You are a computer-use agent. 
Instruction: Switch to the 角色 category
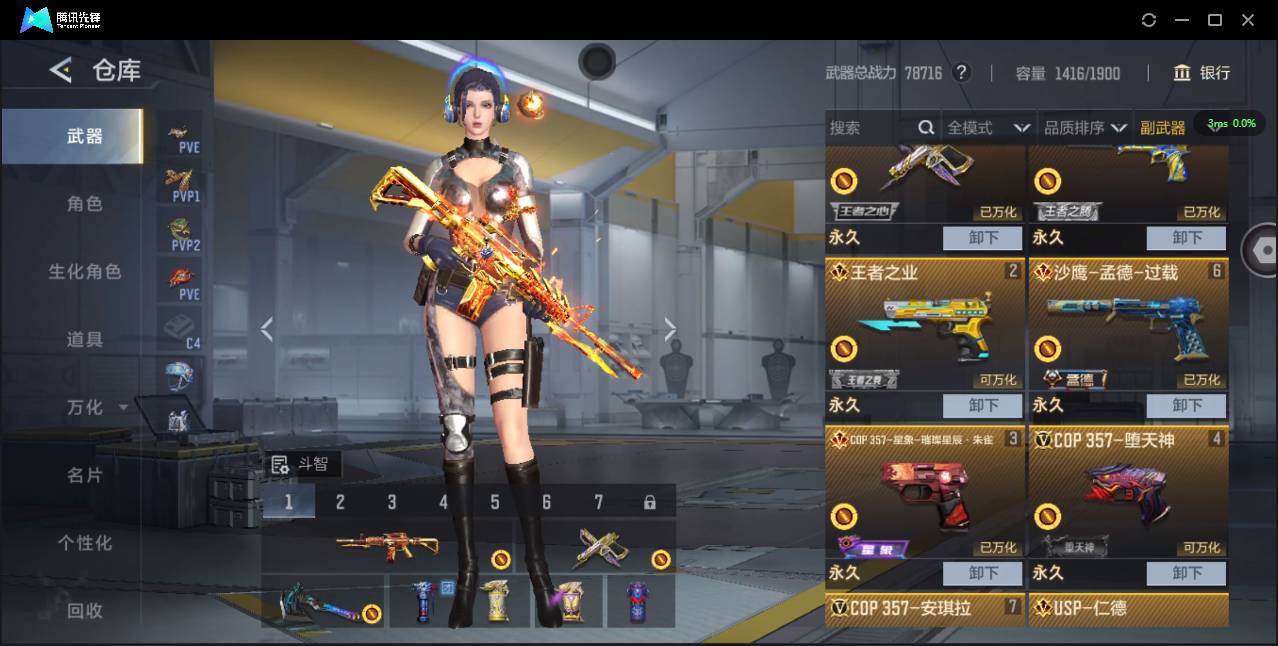(x=85, y=204)
